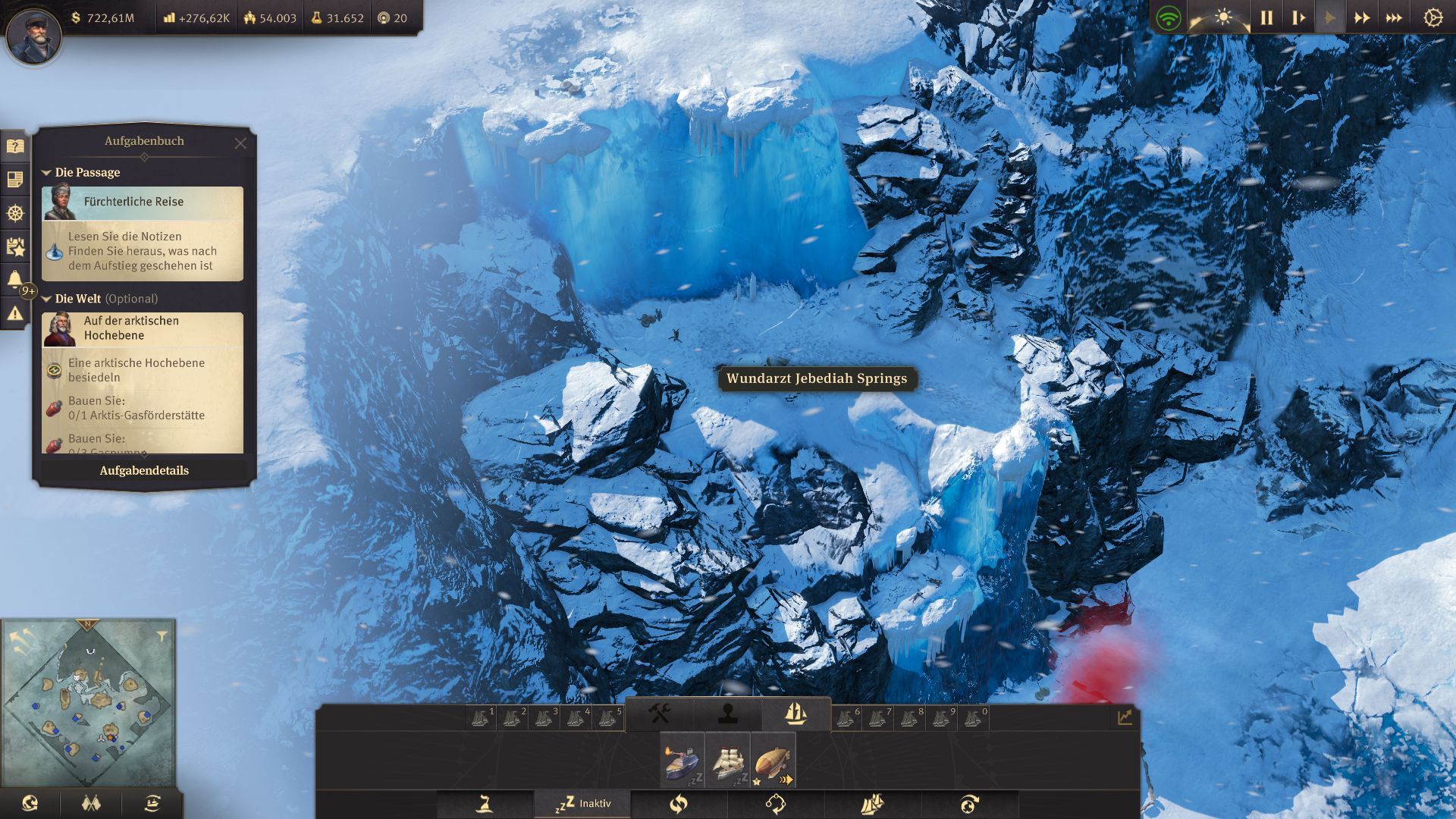The height and width of the screenshot is (819, 1456).
Task: Collapse the Die Passage quest section
Action: point(46,172)
